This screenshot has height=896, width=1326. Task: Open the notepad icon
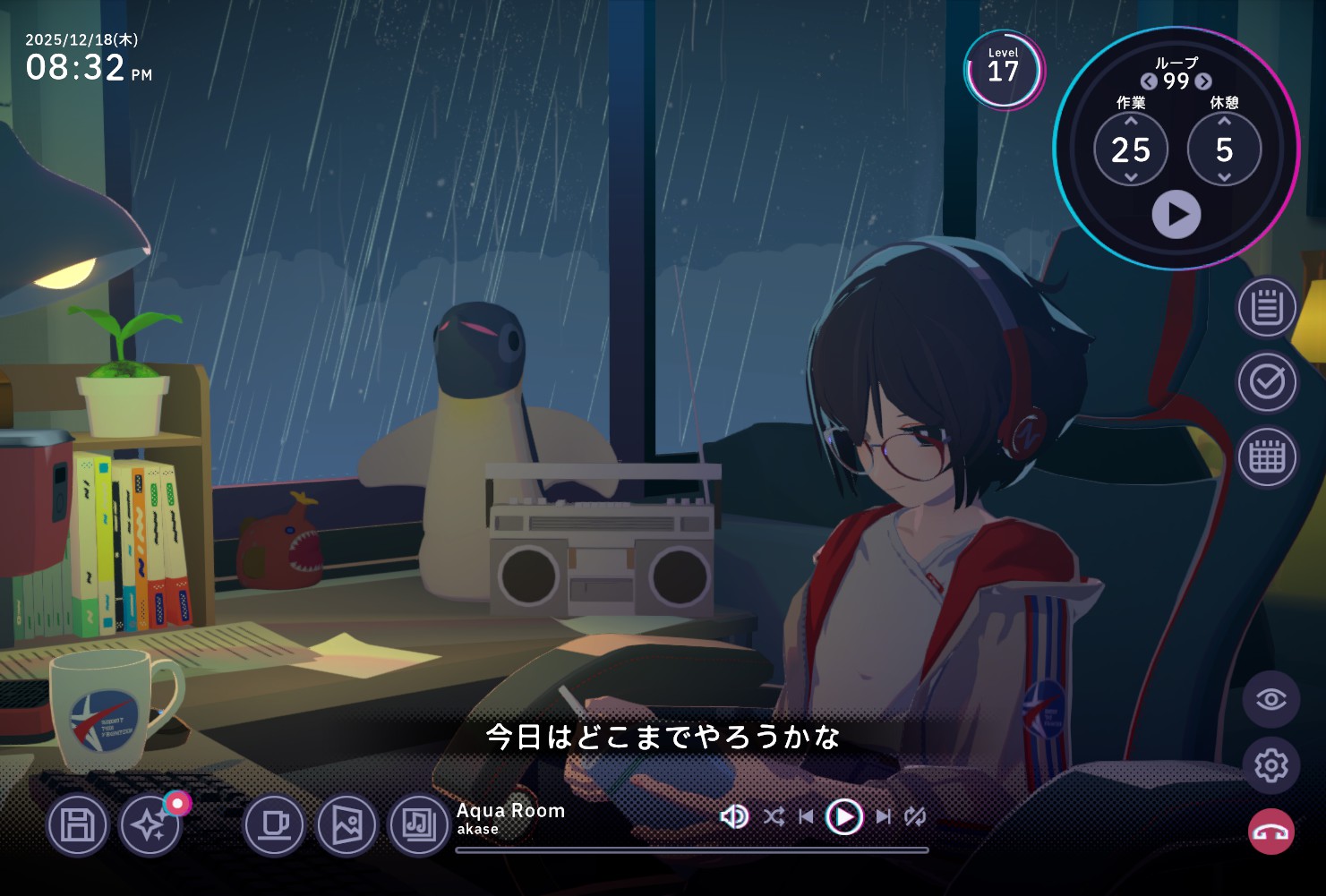[1267, 307]
